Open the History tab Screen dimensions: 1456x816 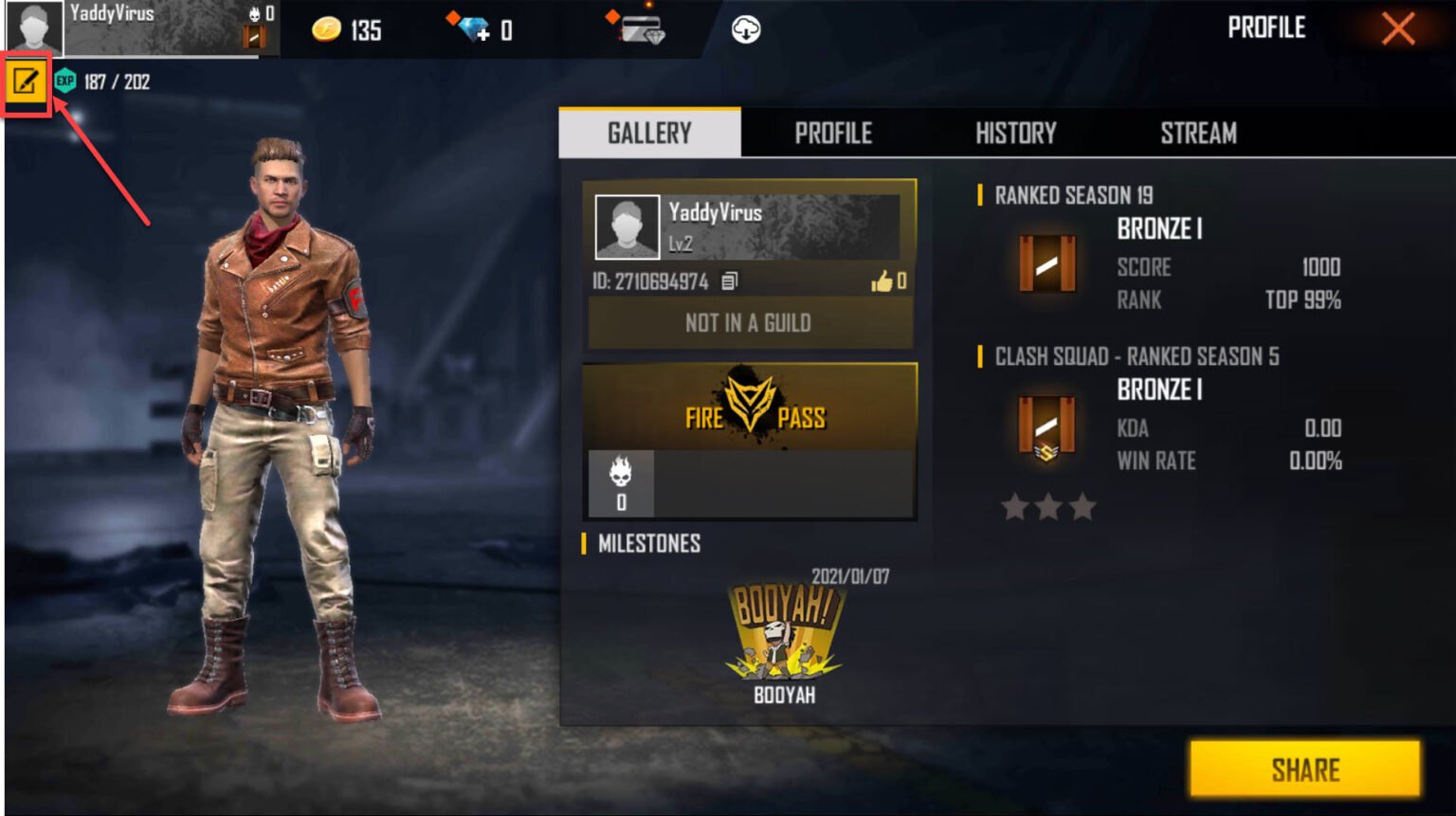click(x=1015, y=133)
